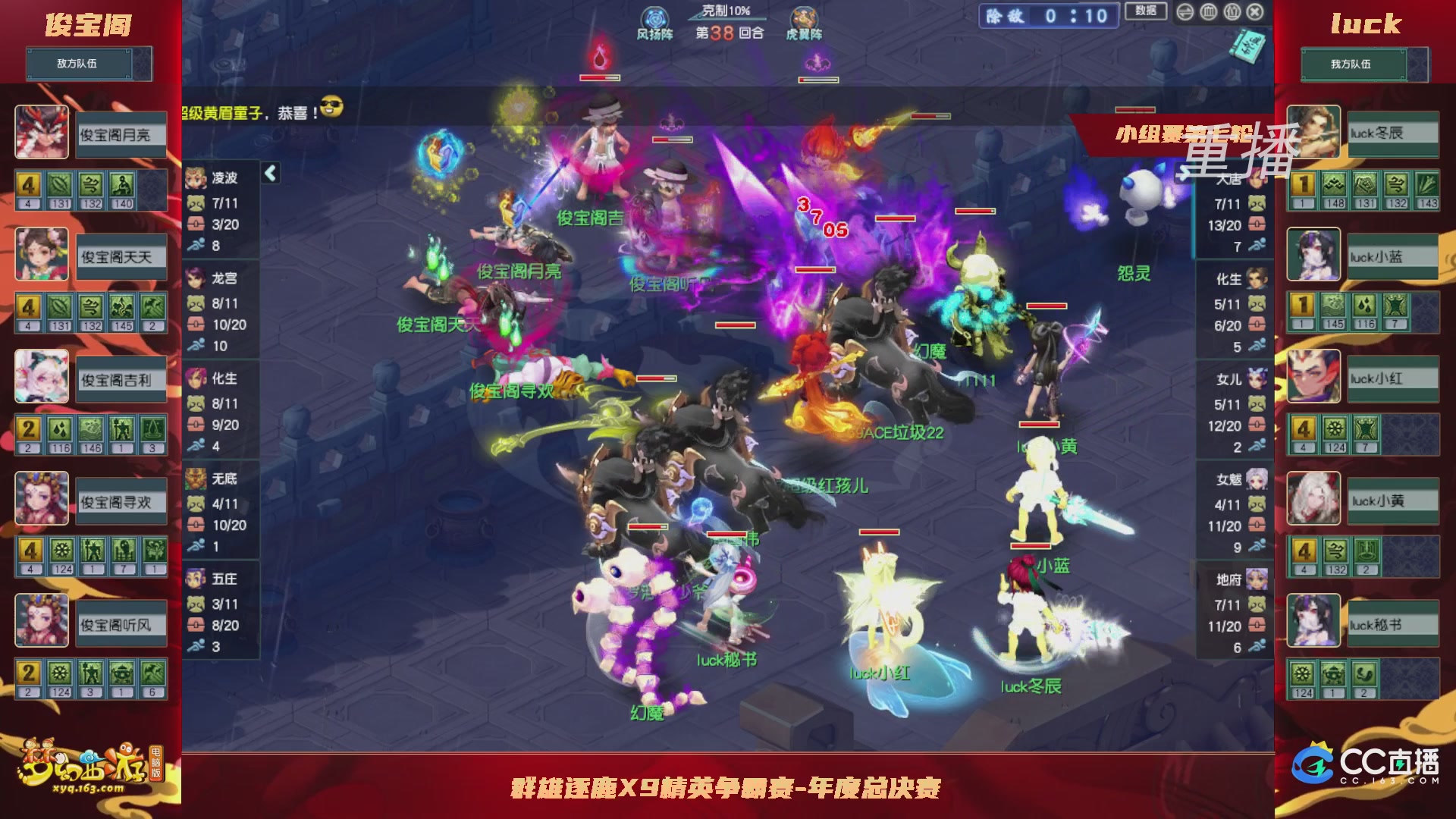Switch to the 俊宝阁 team tab

[89, 24]
